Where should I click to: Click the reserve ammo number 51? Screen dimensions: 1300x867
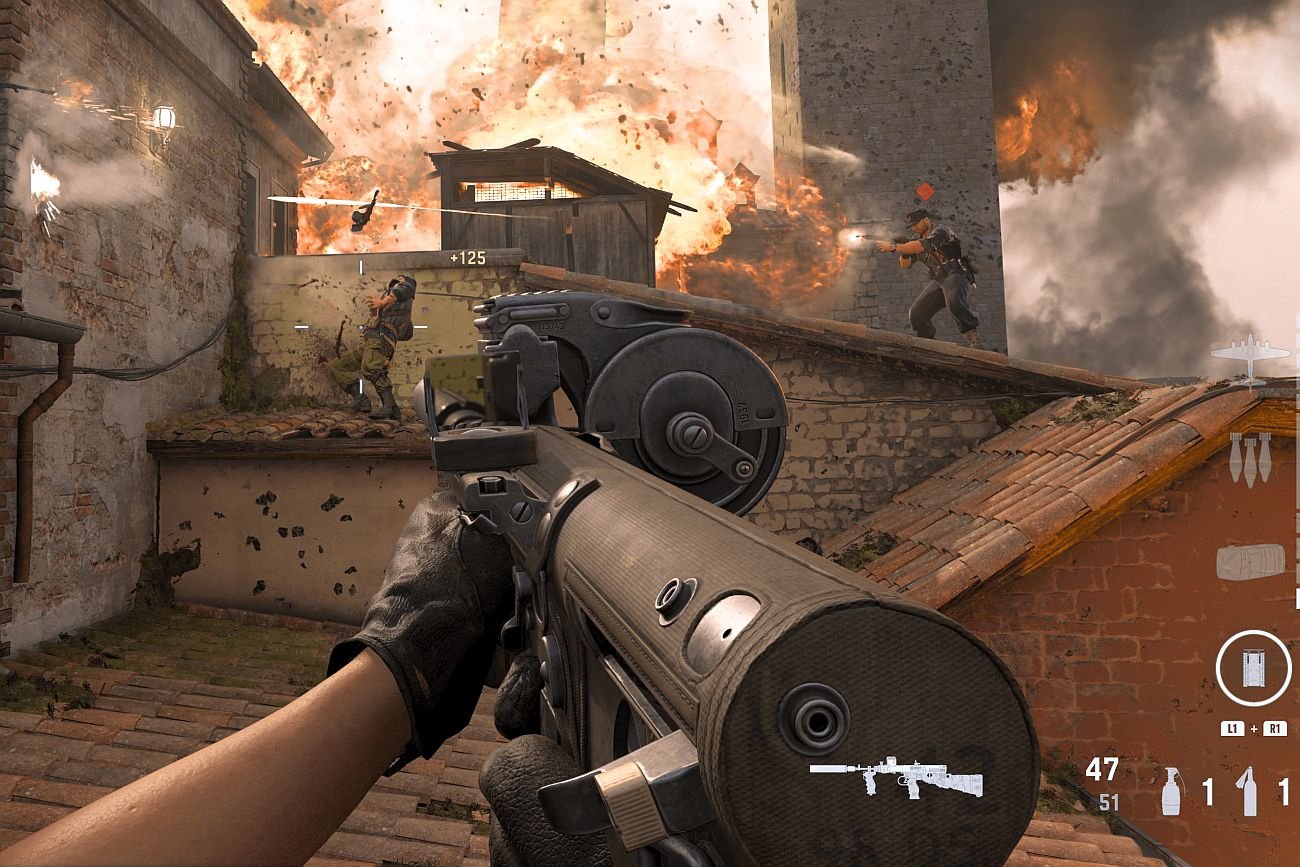tap(1108, 800)
